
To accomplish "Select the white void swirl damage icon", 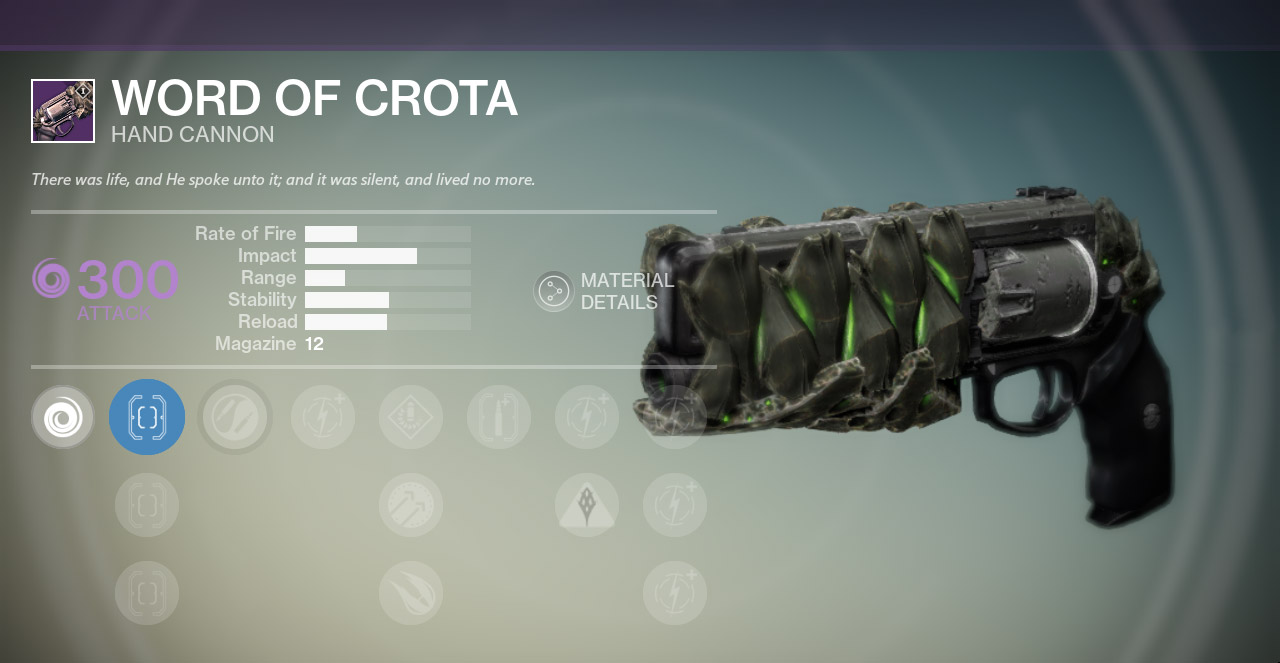I will [x=63, y=417].
